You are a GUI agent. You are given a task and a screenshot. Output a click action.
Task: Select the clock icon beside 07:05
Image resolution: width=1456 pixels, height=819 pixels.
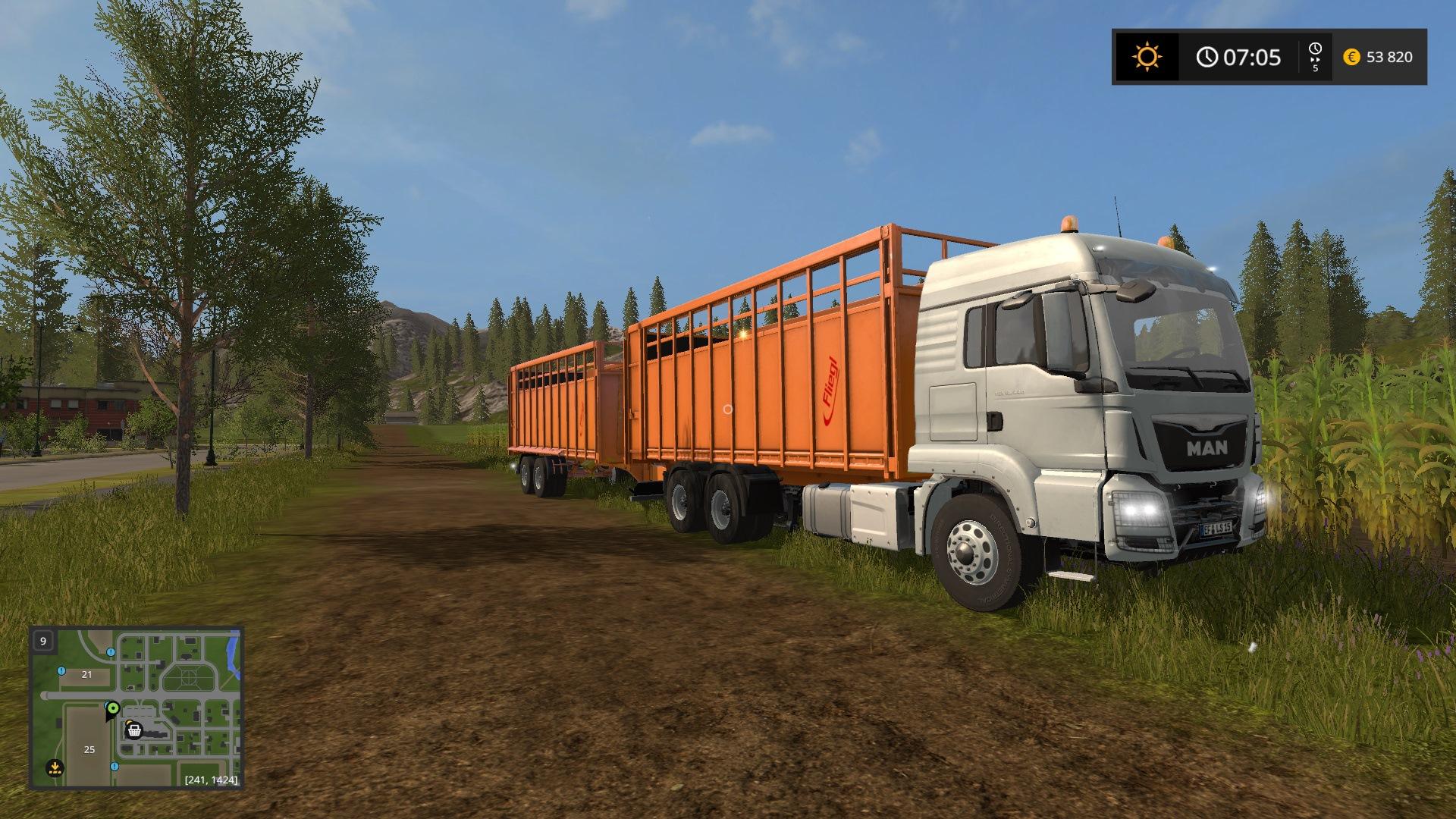[1207, 57]
